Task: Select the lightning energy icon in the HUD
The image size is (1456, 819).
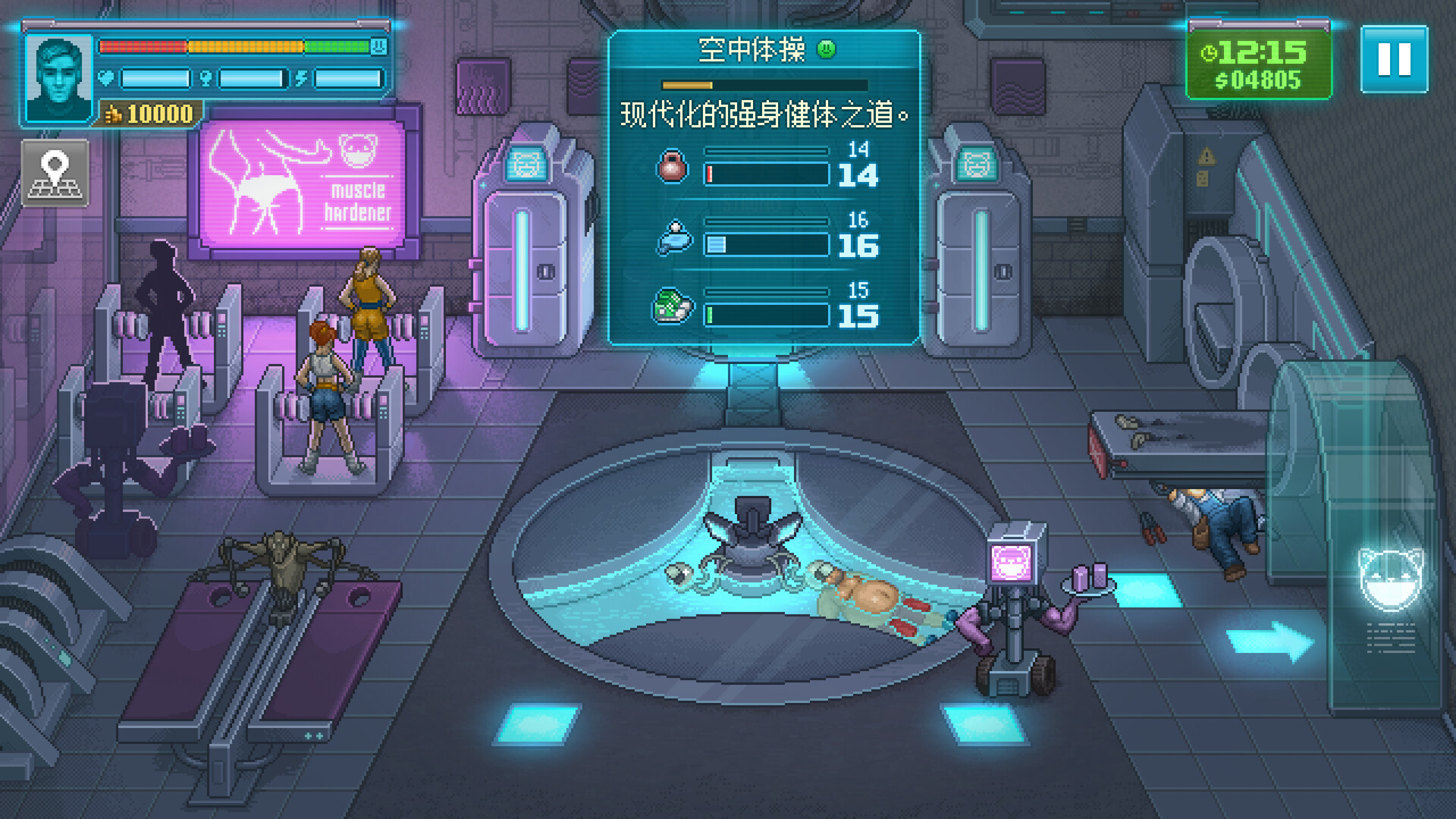Action: point(303,77)
